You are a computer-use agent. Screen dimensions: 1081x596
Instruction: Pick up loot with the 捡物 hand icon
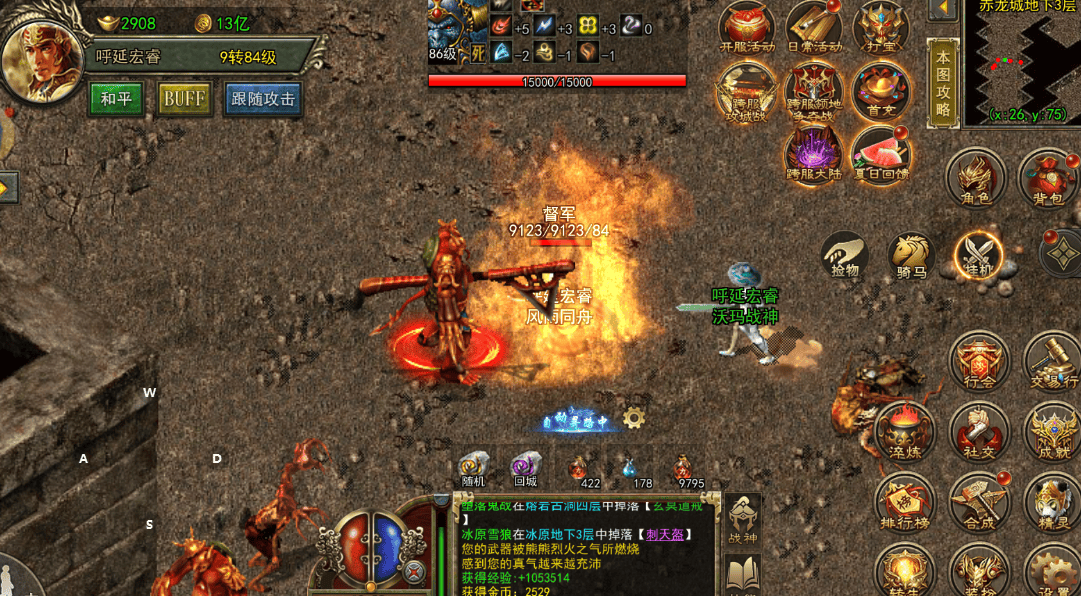(845, 253)
